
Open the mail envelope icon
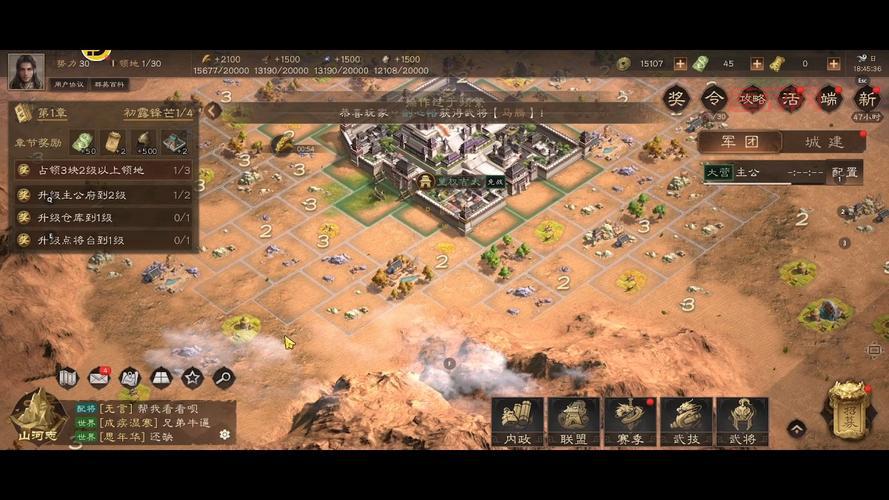99,378
